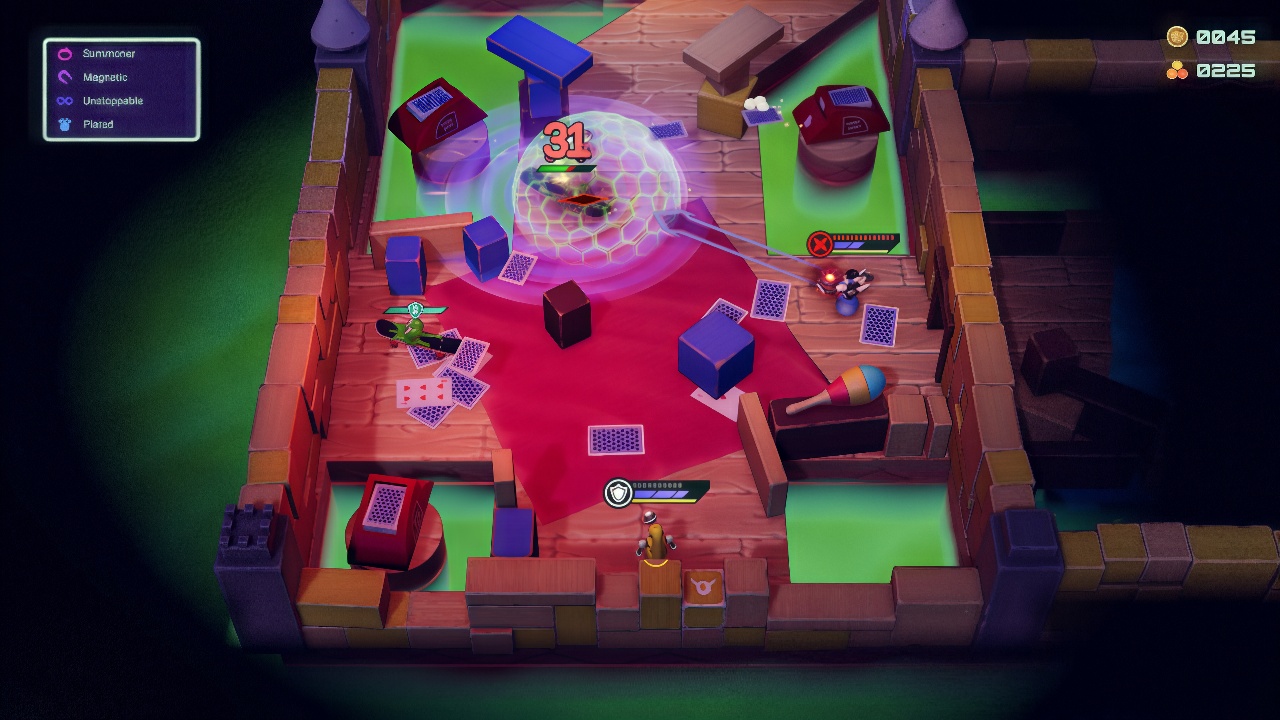1280x720 pixels.
Task: Click the purple shield bar above the yellow character
Action: (660, 491)
